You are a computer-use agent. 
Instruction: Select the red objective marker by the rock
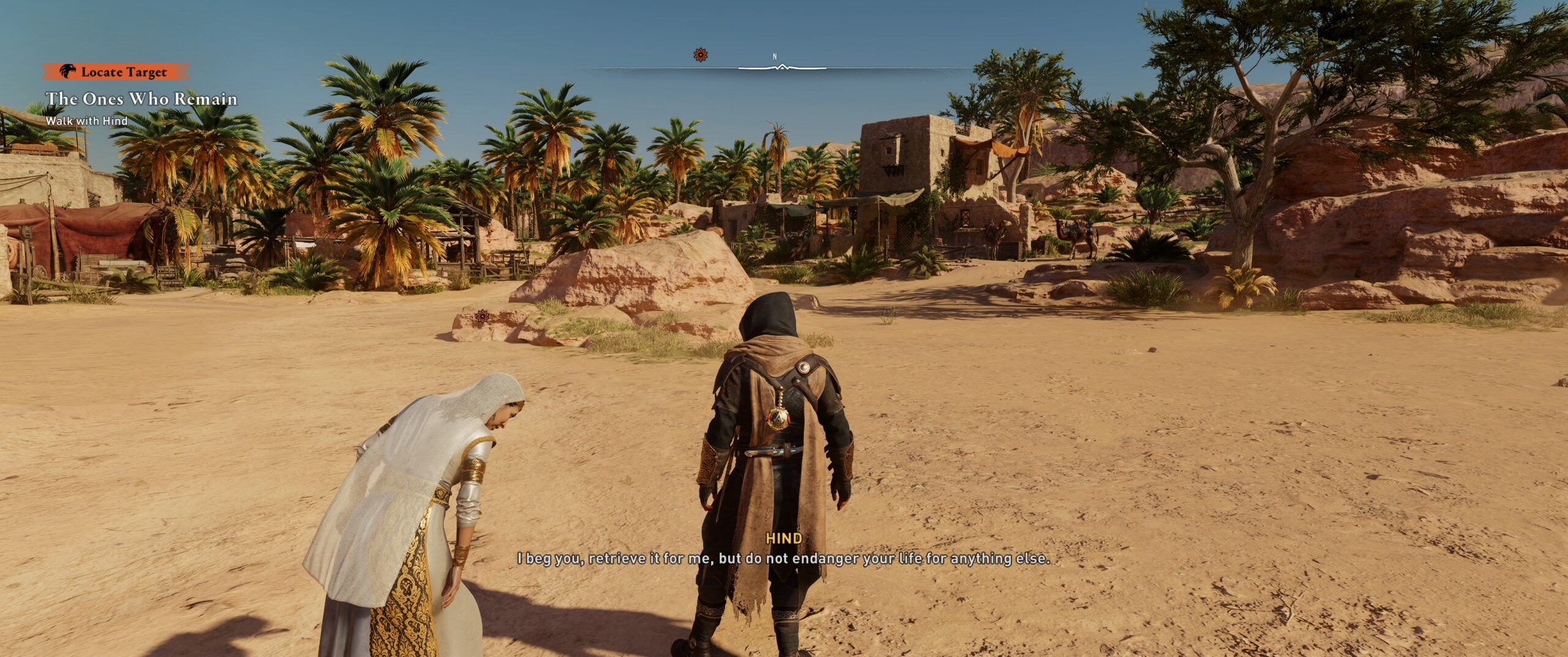[x=483, y=316]
